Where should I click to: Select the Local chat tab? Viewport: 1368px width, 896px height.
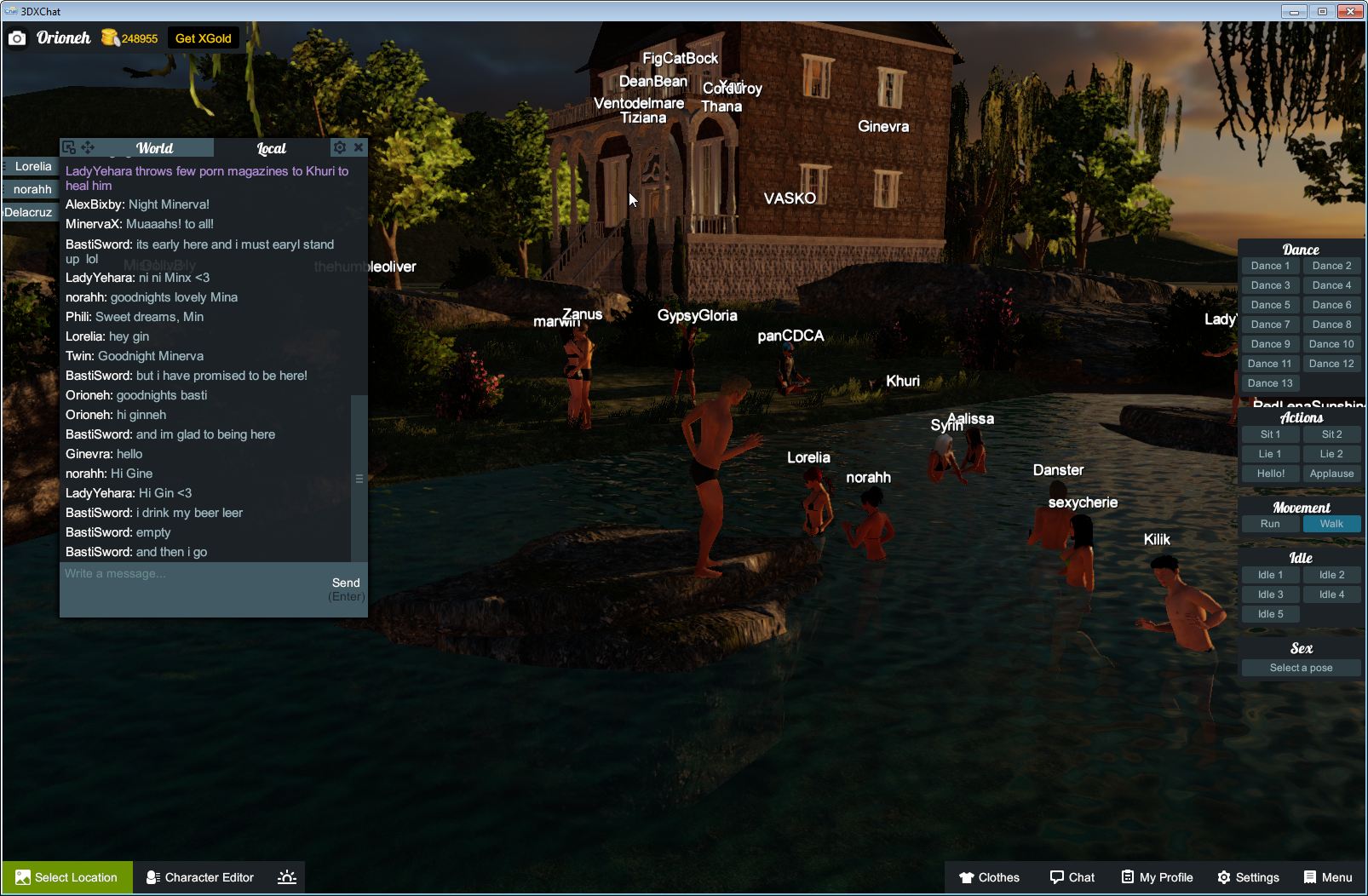click(x=270, y=147)
